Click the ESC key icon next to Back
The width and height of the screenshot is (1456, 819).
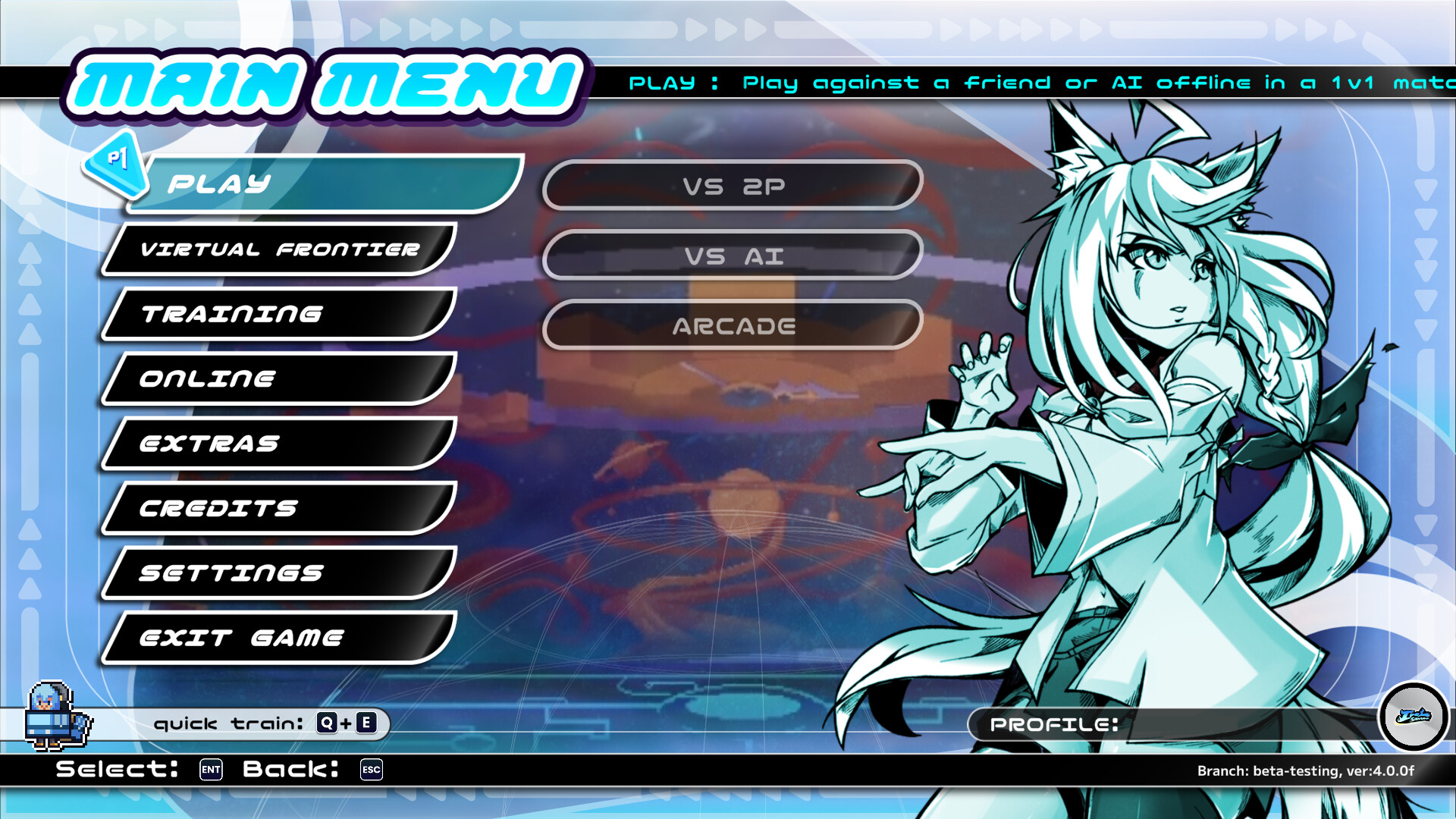[x=370, y=770]
